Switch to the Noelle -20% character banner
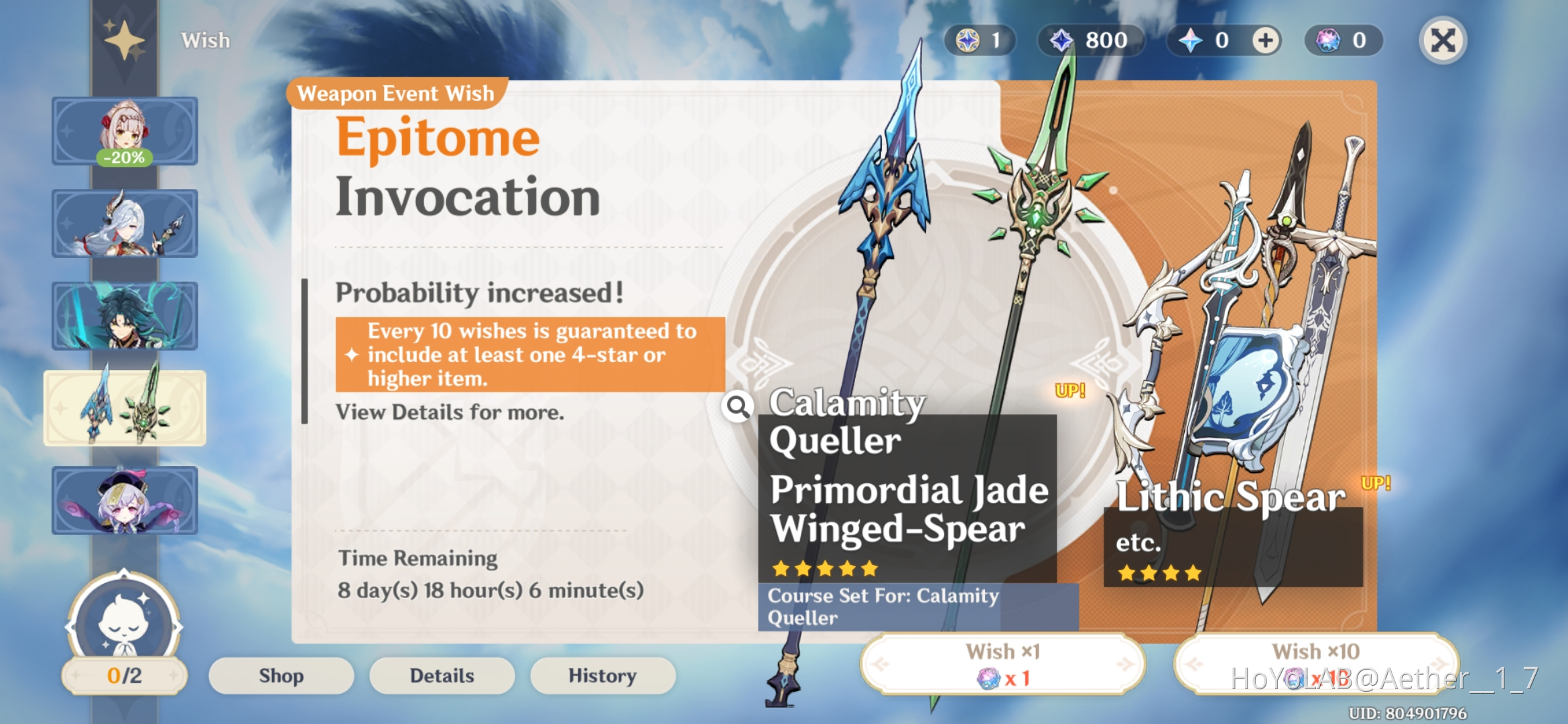Image resolution: width=1568 pixels, height=724 pixels. tap(125, 131)
